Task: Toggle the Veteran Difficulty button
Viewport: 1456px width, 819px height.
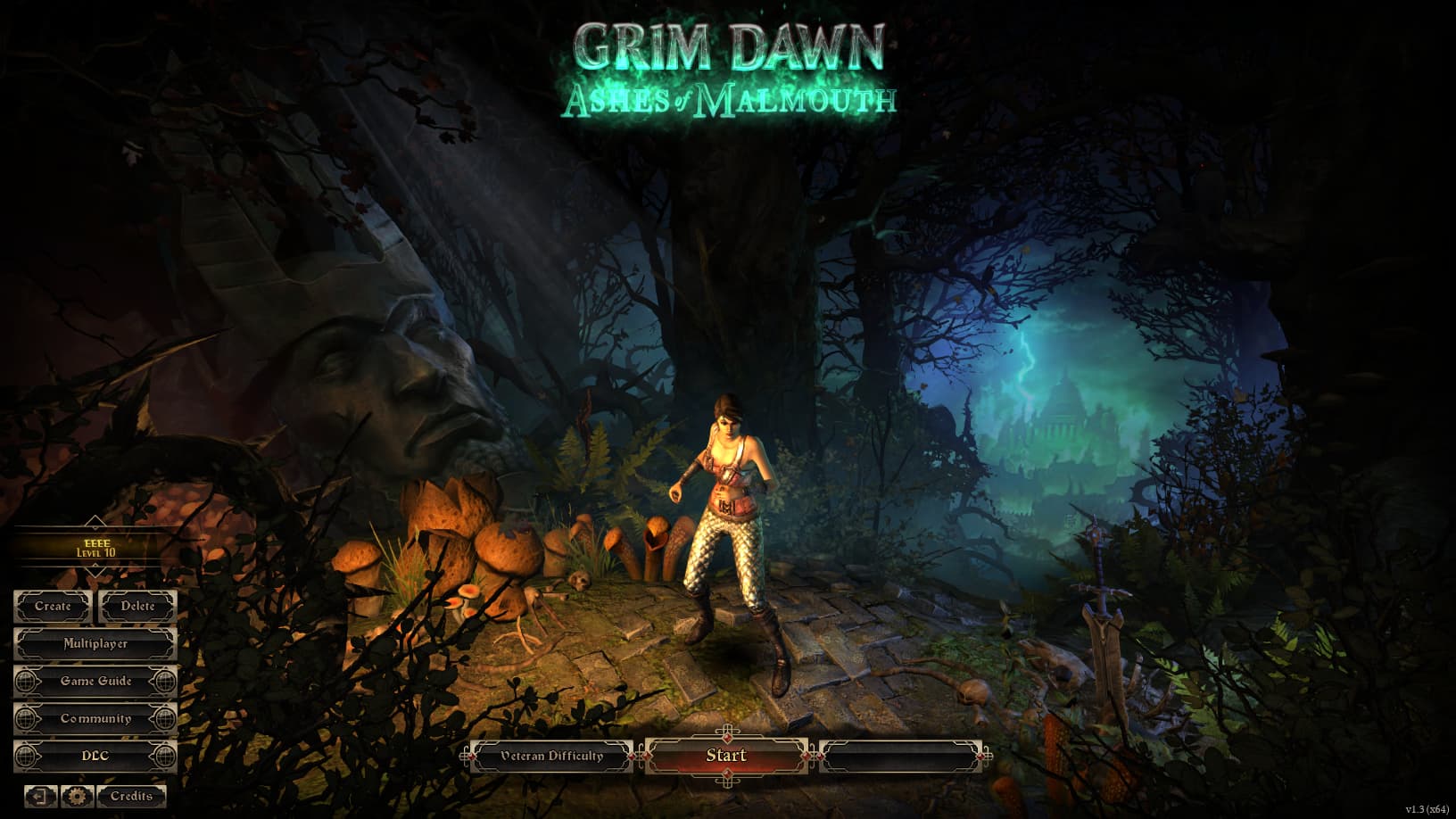Action: [551, 757]
